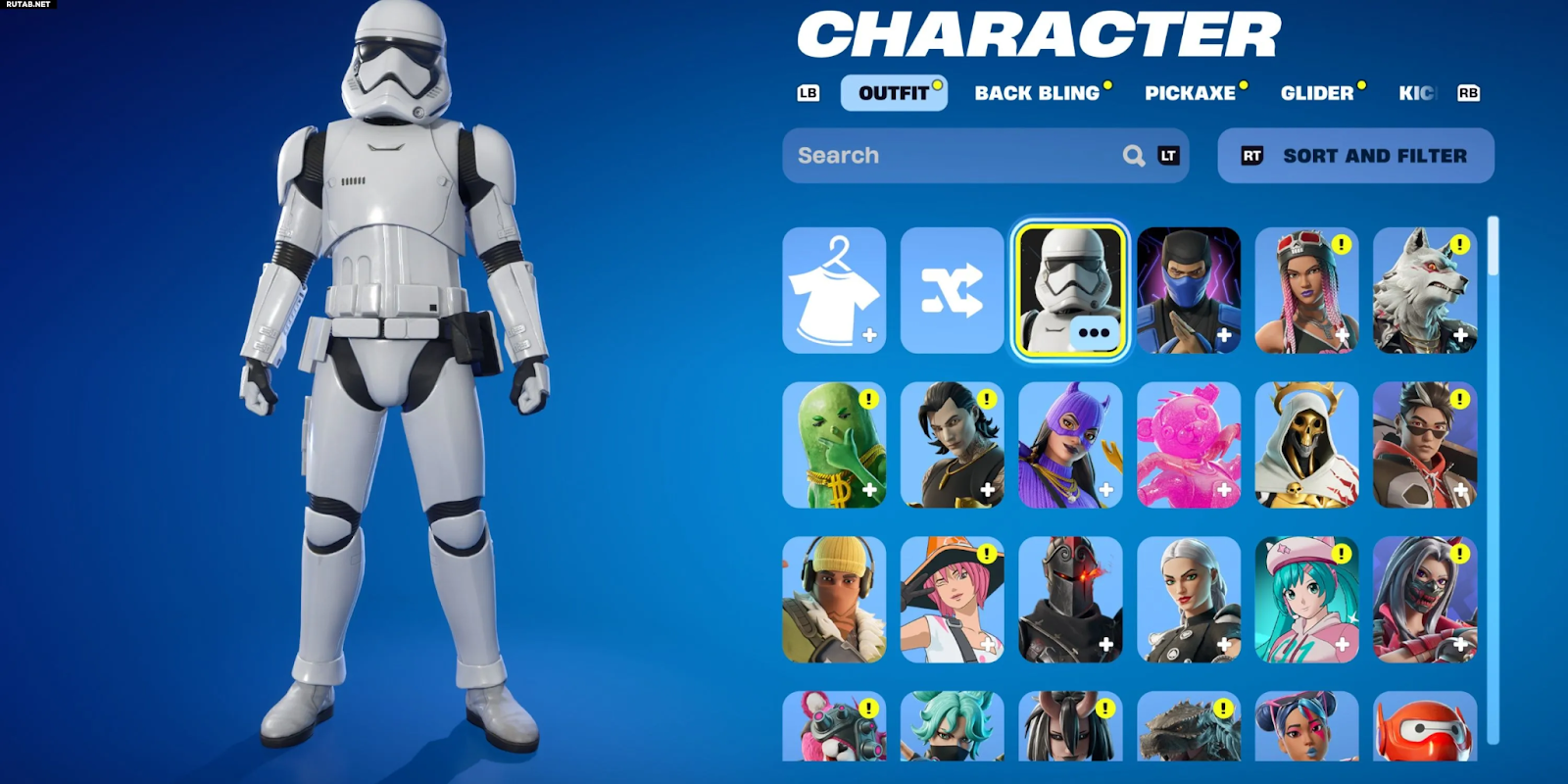Choose the pink-haired orange witch hat outfit

(x=952, y=599)
